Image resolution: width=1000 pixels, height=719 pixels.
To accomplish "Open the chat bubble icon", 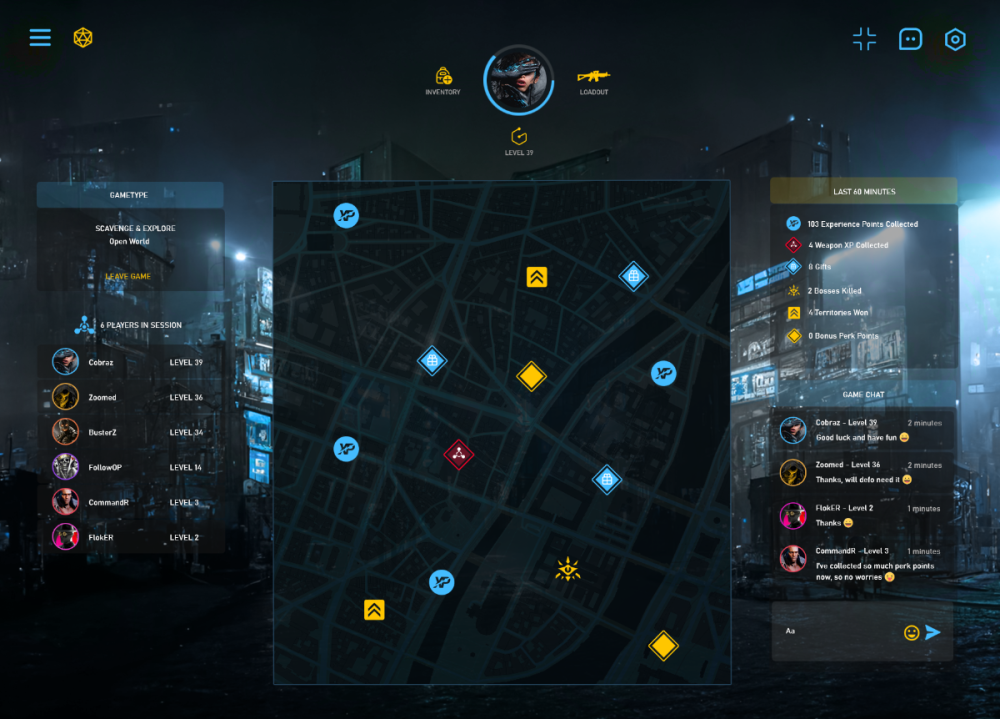I will point(910,39).
